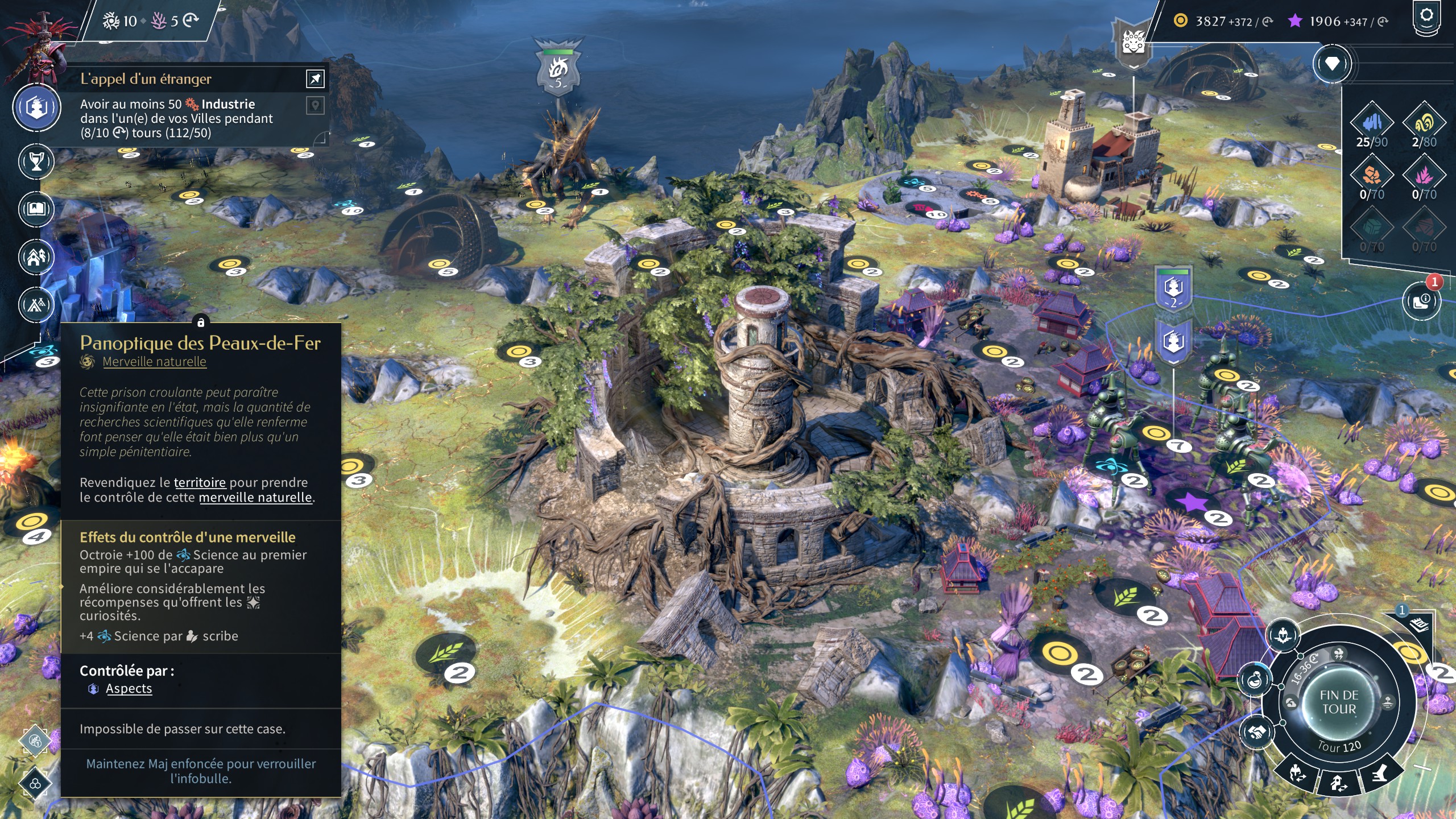Click the running boot army movement button
1456x819 pixels.
point(1380,773)
